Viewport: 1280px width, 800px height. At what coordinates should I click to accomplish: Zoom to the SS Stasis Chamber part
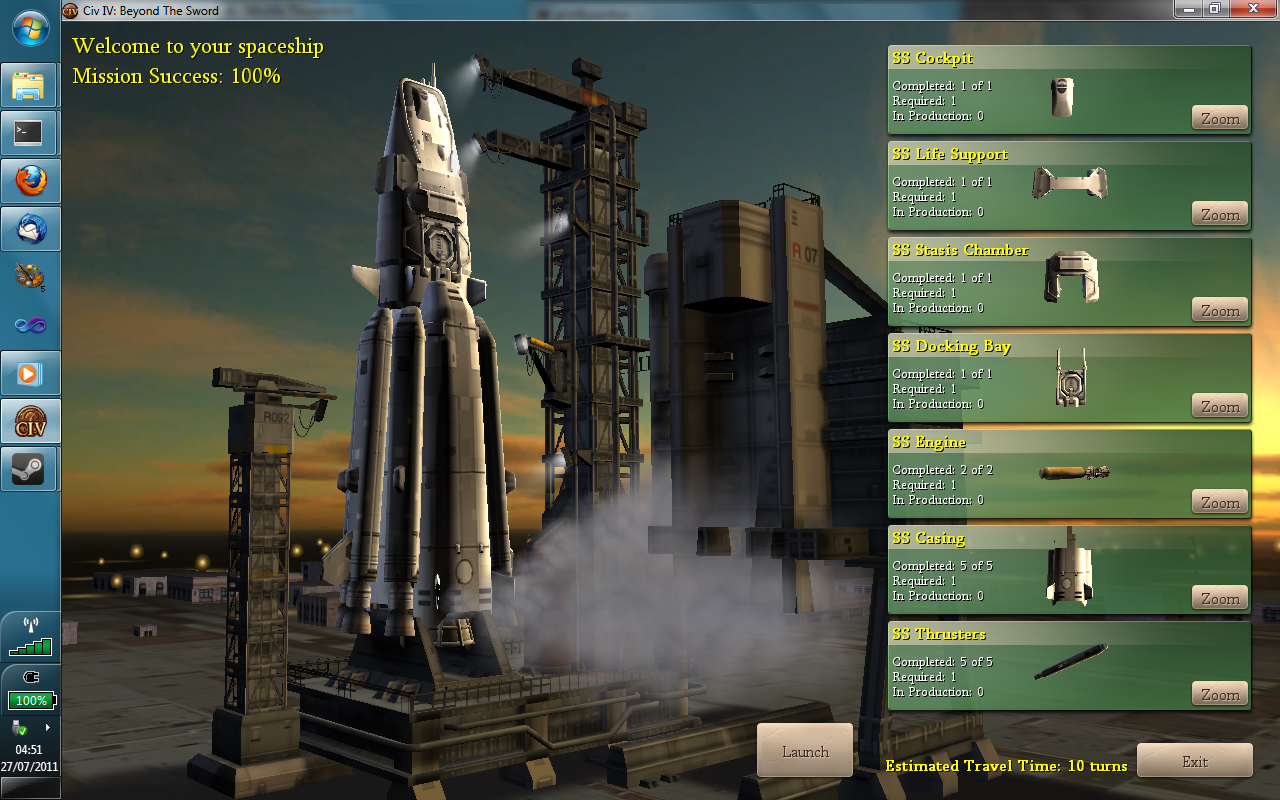(x=1220, y=310)
